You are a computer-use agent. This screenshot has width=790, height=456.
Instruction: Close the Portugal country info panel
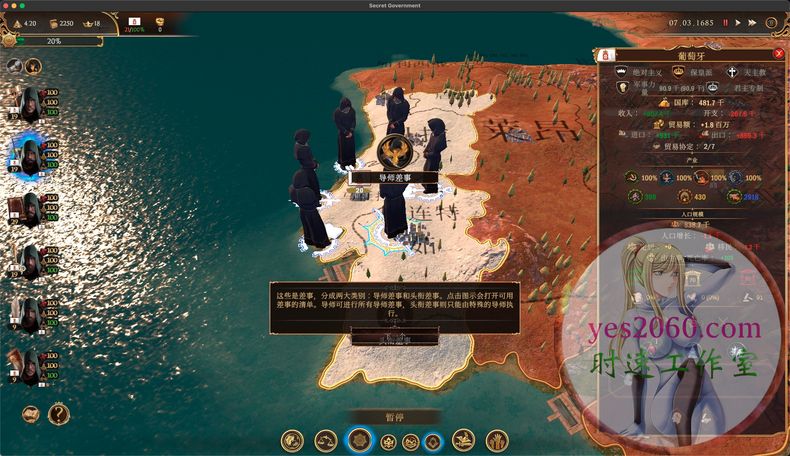[x=779, y=54]
